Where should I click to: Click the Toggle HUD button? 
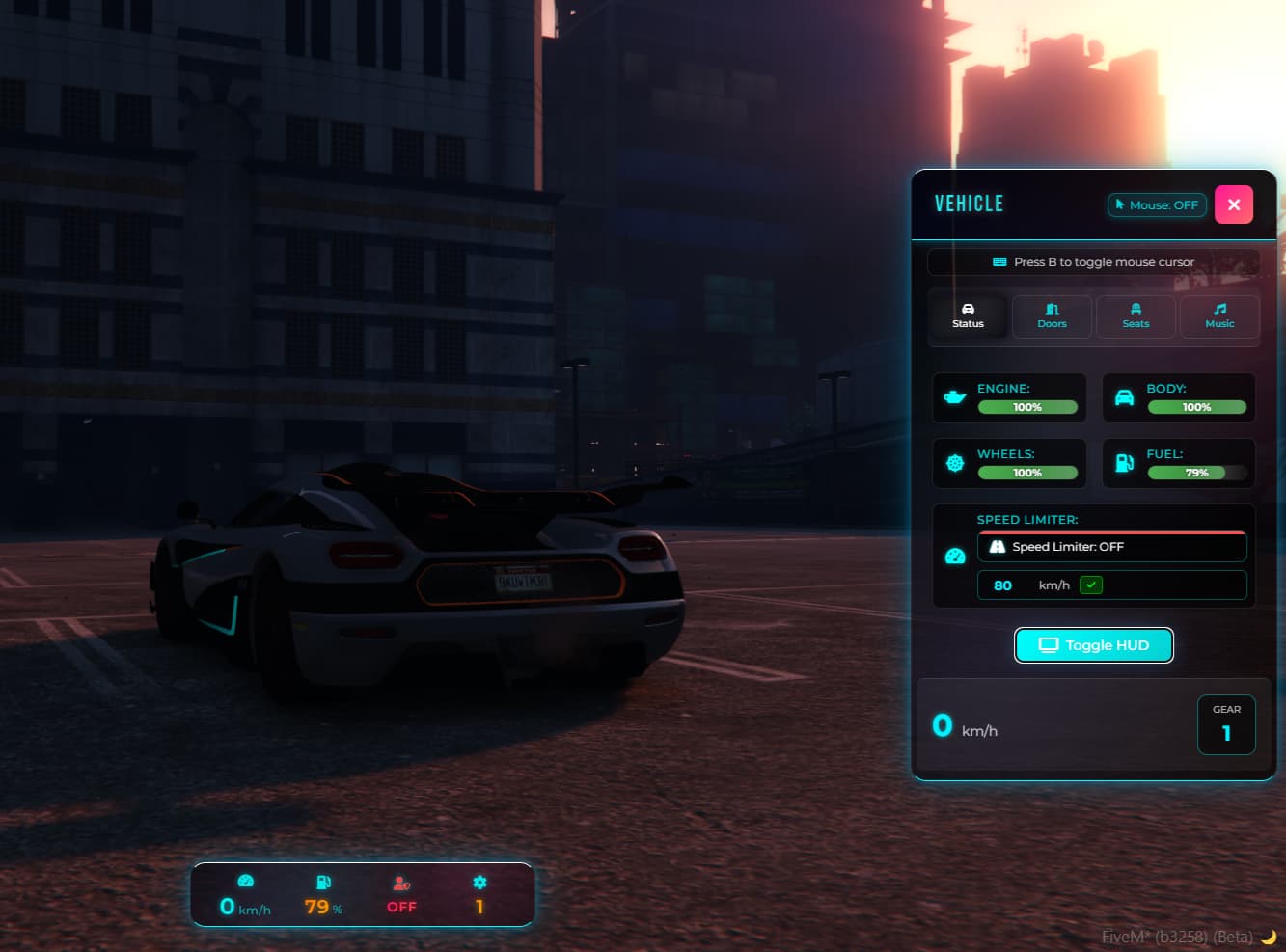click(1093, 645)
